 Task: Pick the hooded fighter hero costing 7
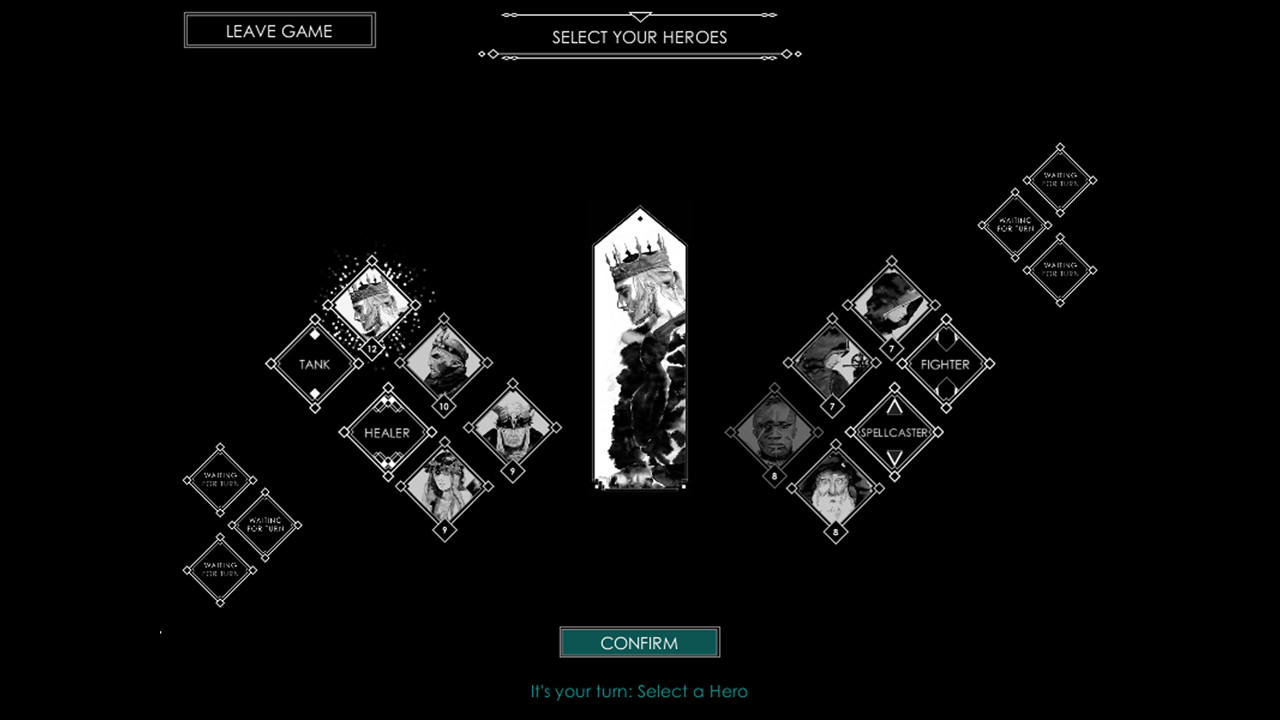click(833, 363)
